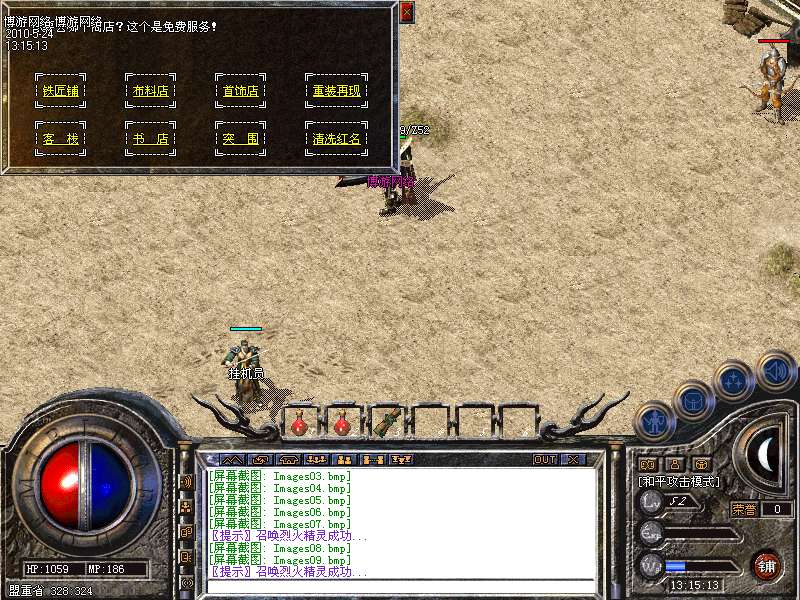Click the X button on chat bar
The width and height of the screenshot is (800, 600).
click(573, 460)
